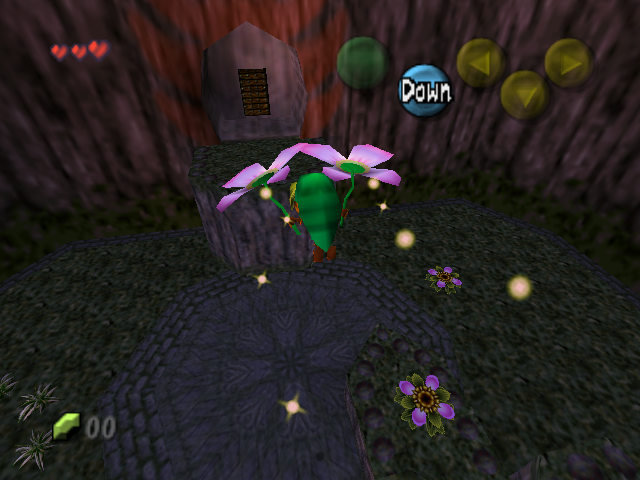Select the empty green B button slot
Image resolution: width=640 pixels, height=480 pixels.
tap(362, 62)
